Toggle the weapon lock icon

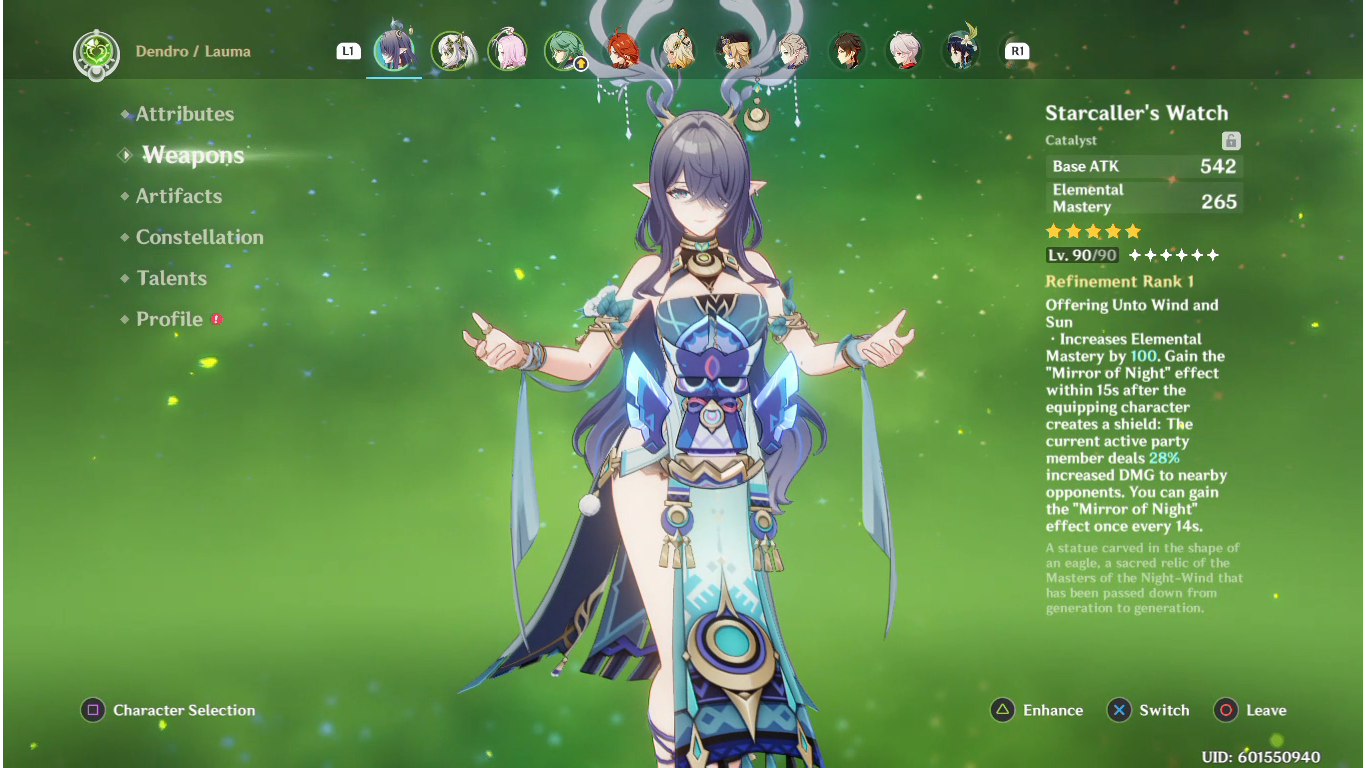coord(1231,141)
